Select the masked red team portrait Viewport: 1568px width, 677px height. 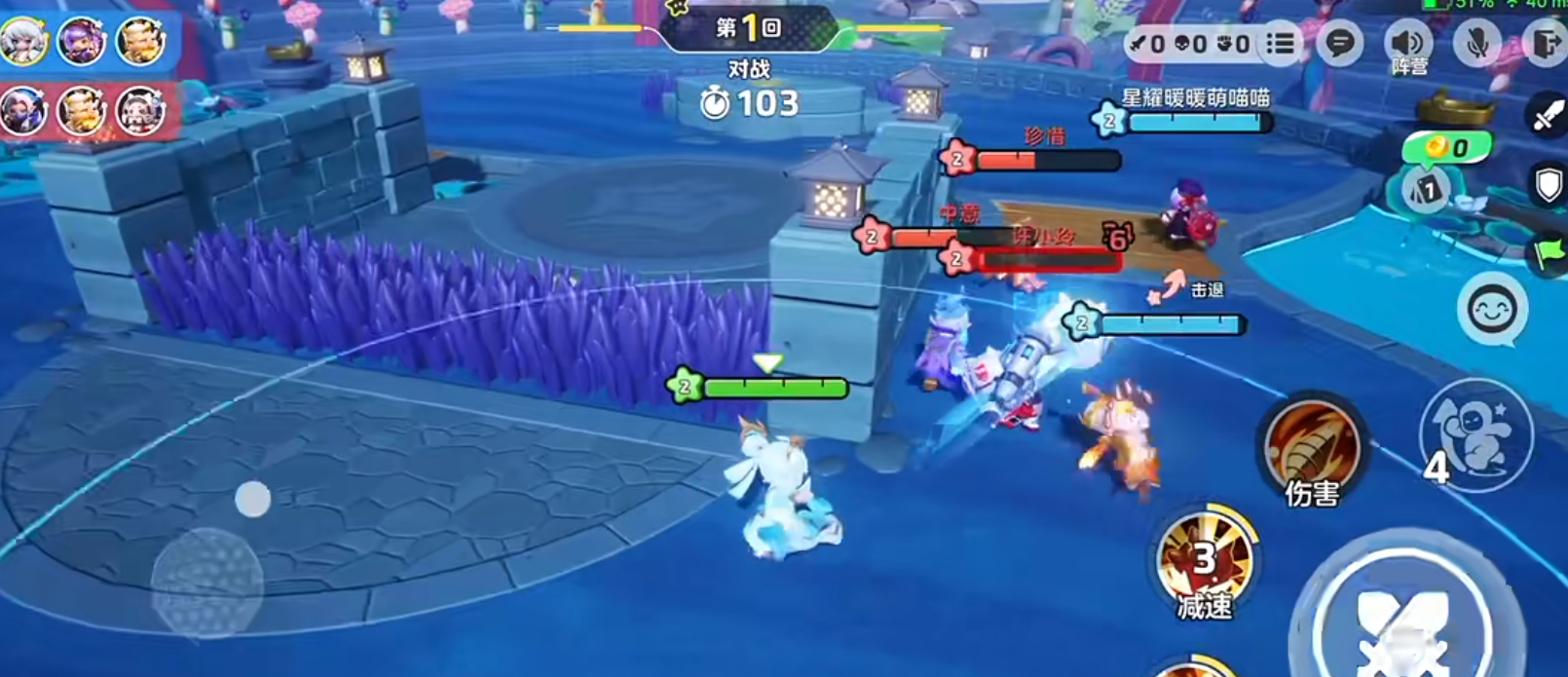pos(23,112)
